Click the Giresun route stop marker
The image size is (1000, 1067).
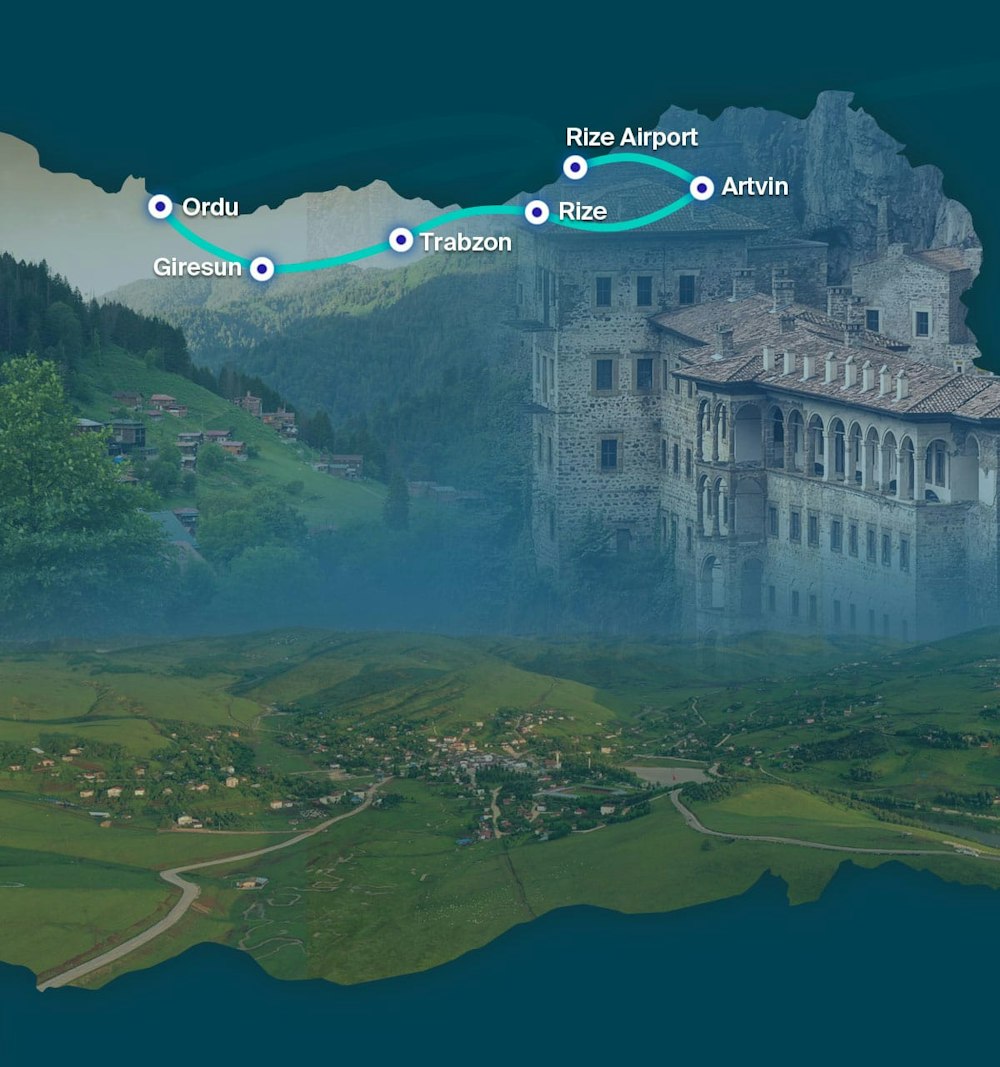tap(262, 268)
